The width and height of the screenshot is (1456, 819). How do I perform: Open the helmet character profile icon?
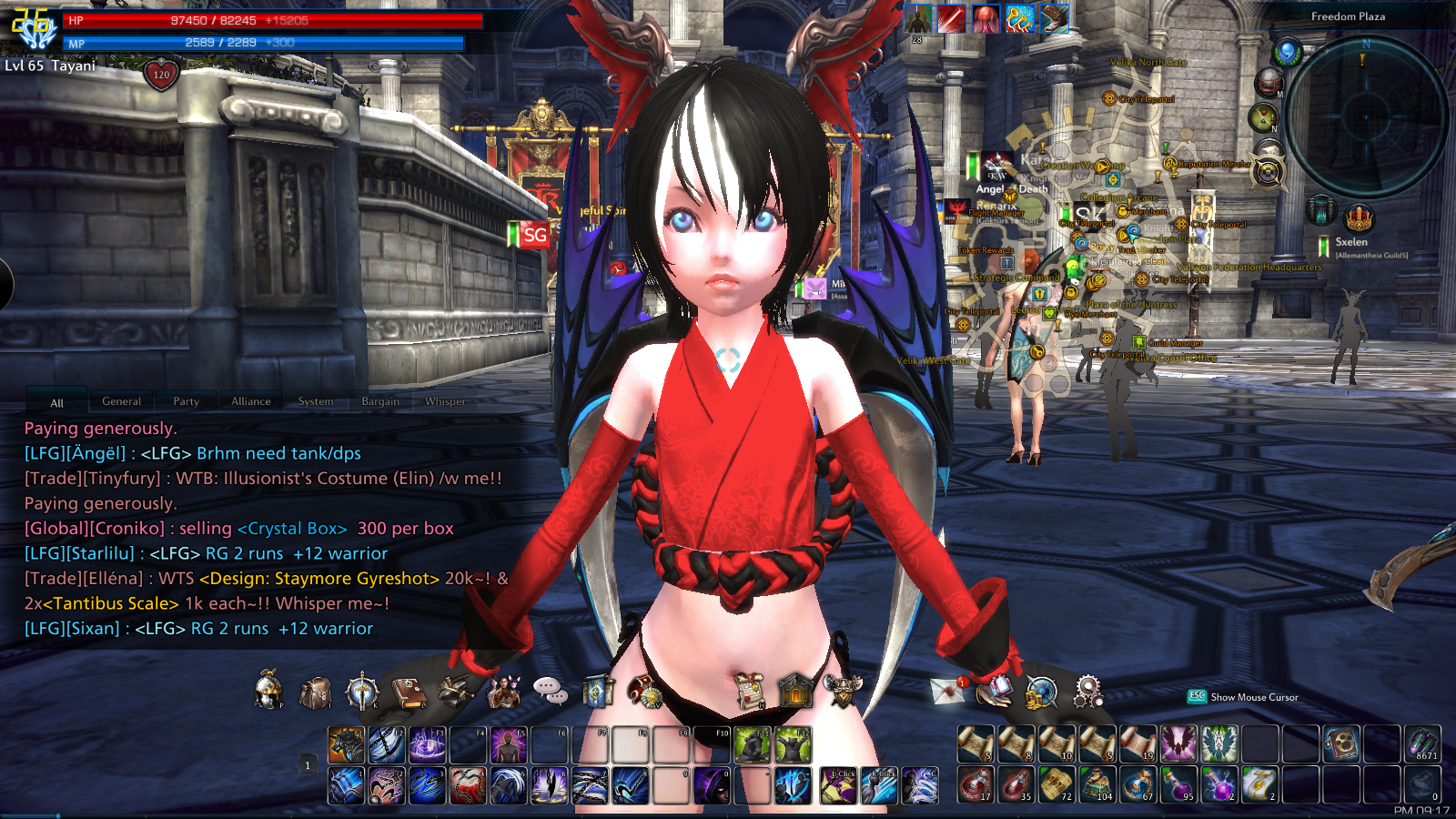coord(268,691)
